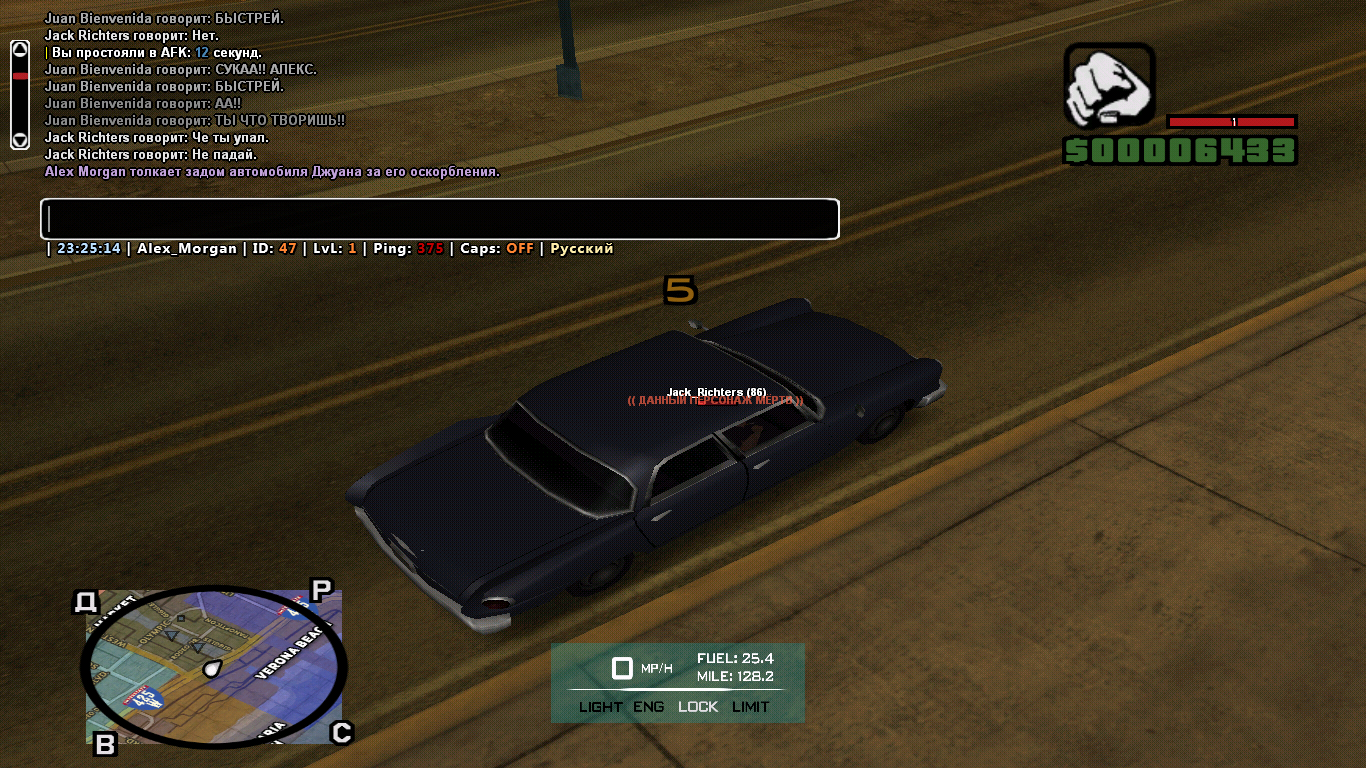Viewport: 1366px width, 768px height.
Task: Click the chat scrollbar's bottom arrow
Action: 20,139
